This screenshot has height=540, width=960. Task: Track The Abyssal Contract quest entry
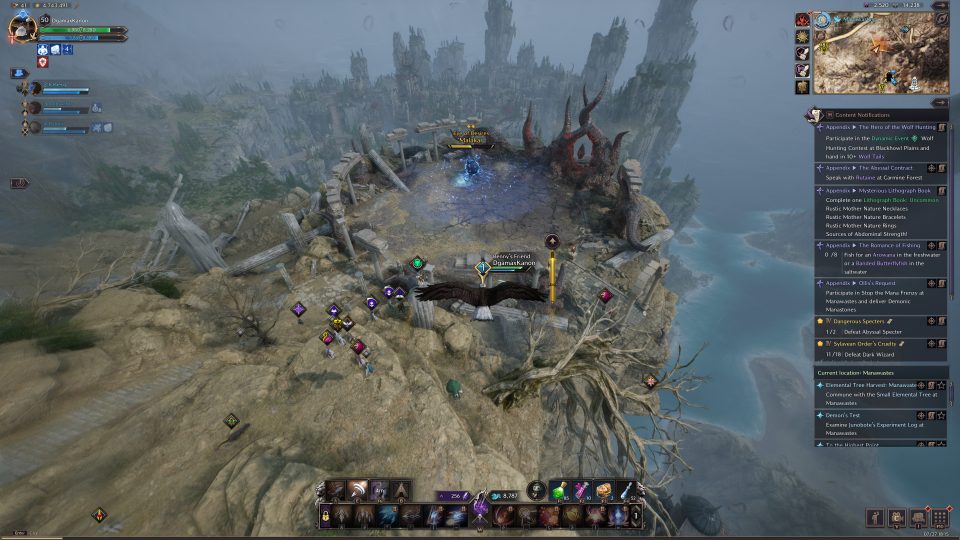click(931, 168)
